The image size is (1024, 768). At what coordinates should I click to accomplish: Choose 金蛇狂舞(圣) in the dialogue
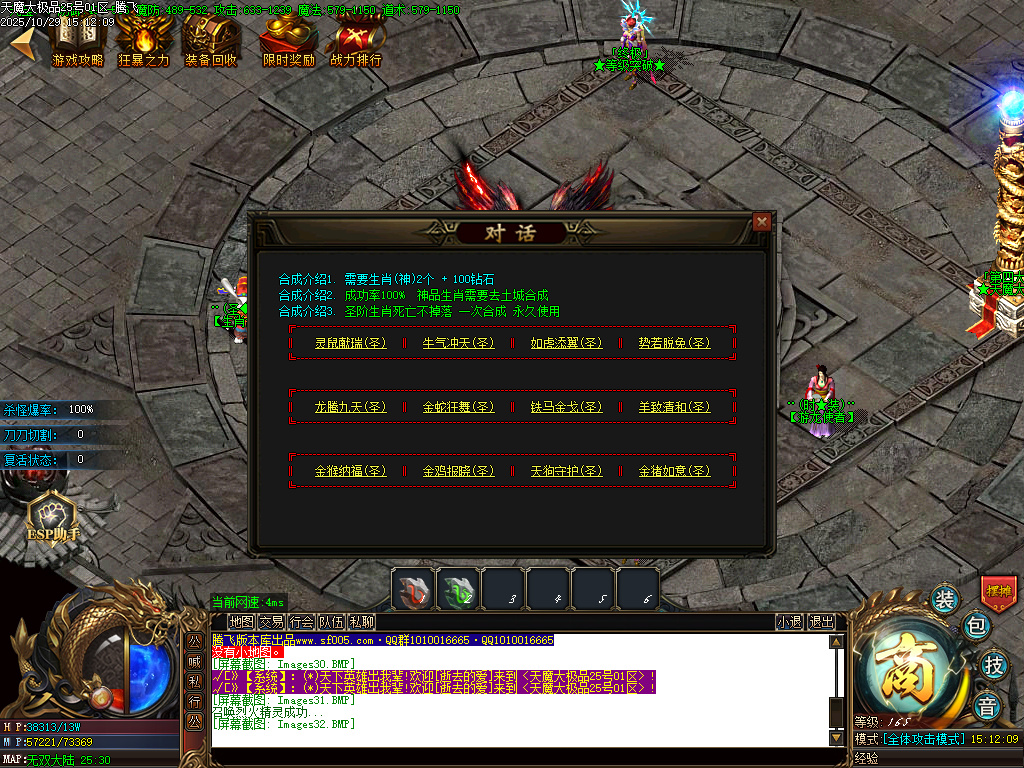coord(458,407)
